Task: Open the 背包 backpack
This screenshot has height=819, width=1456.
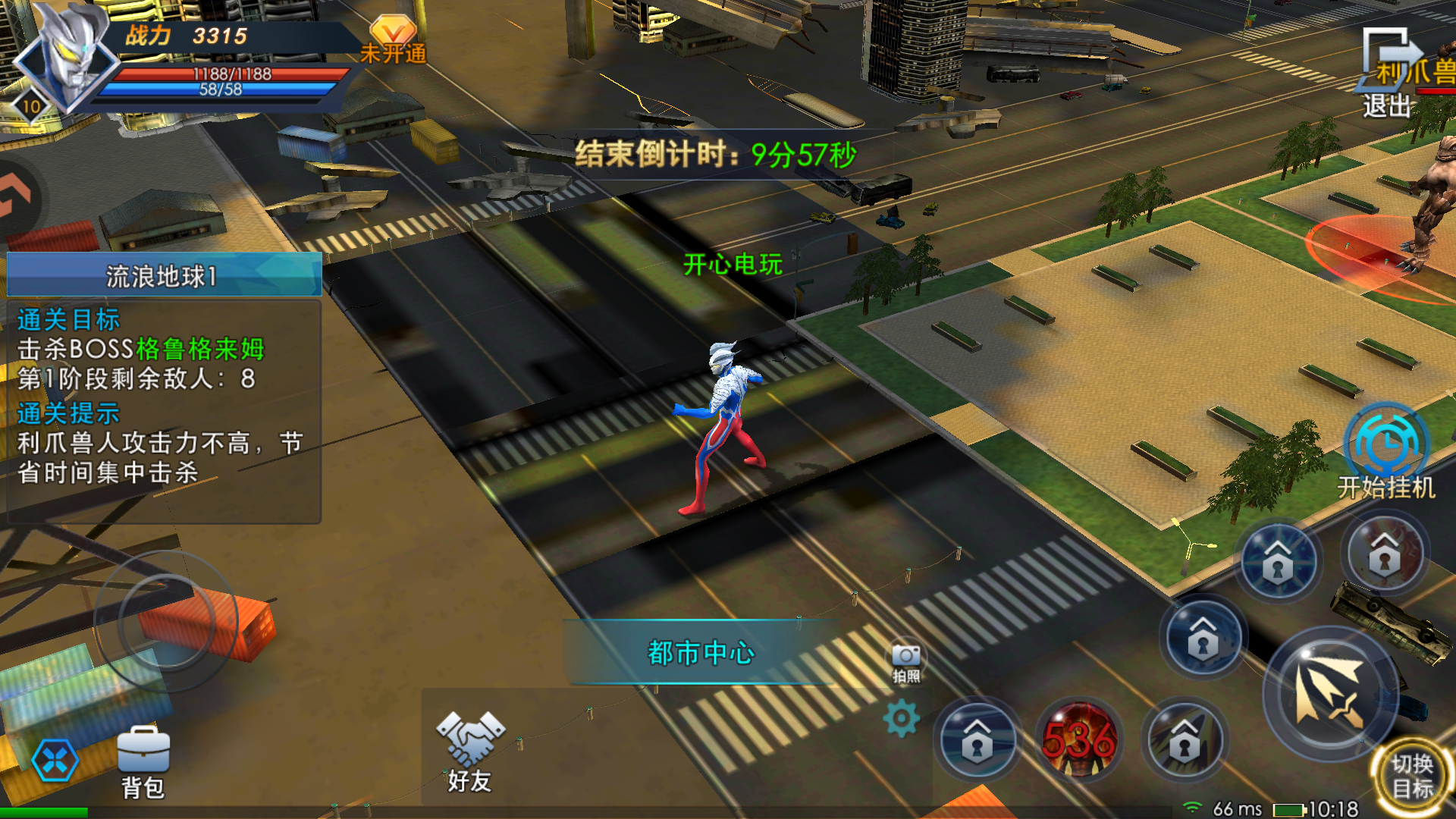Action: tap(143, 761)
